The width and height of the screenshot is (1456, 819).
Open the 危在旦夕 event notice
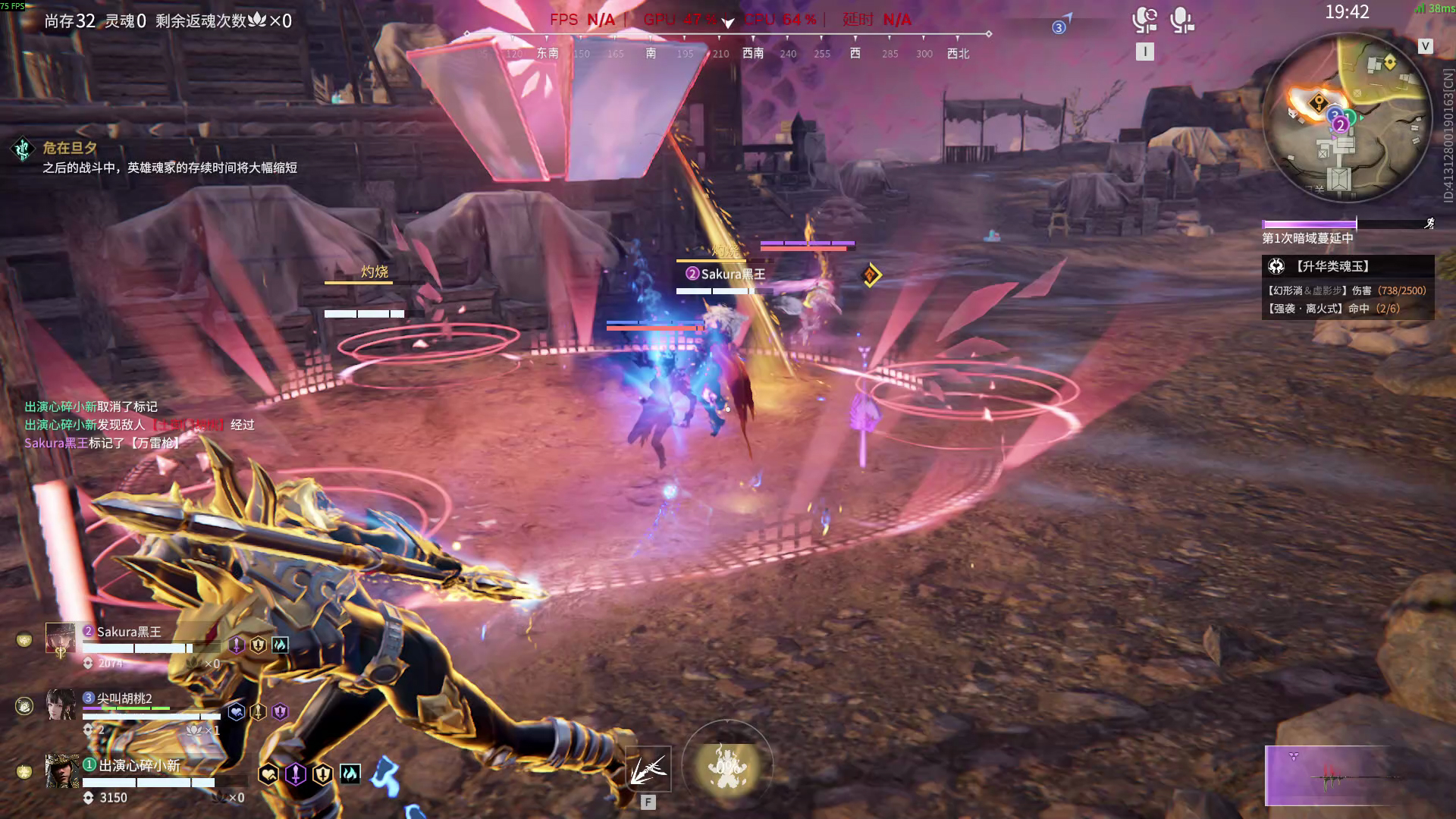70,148
